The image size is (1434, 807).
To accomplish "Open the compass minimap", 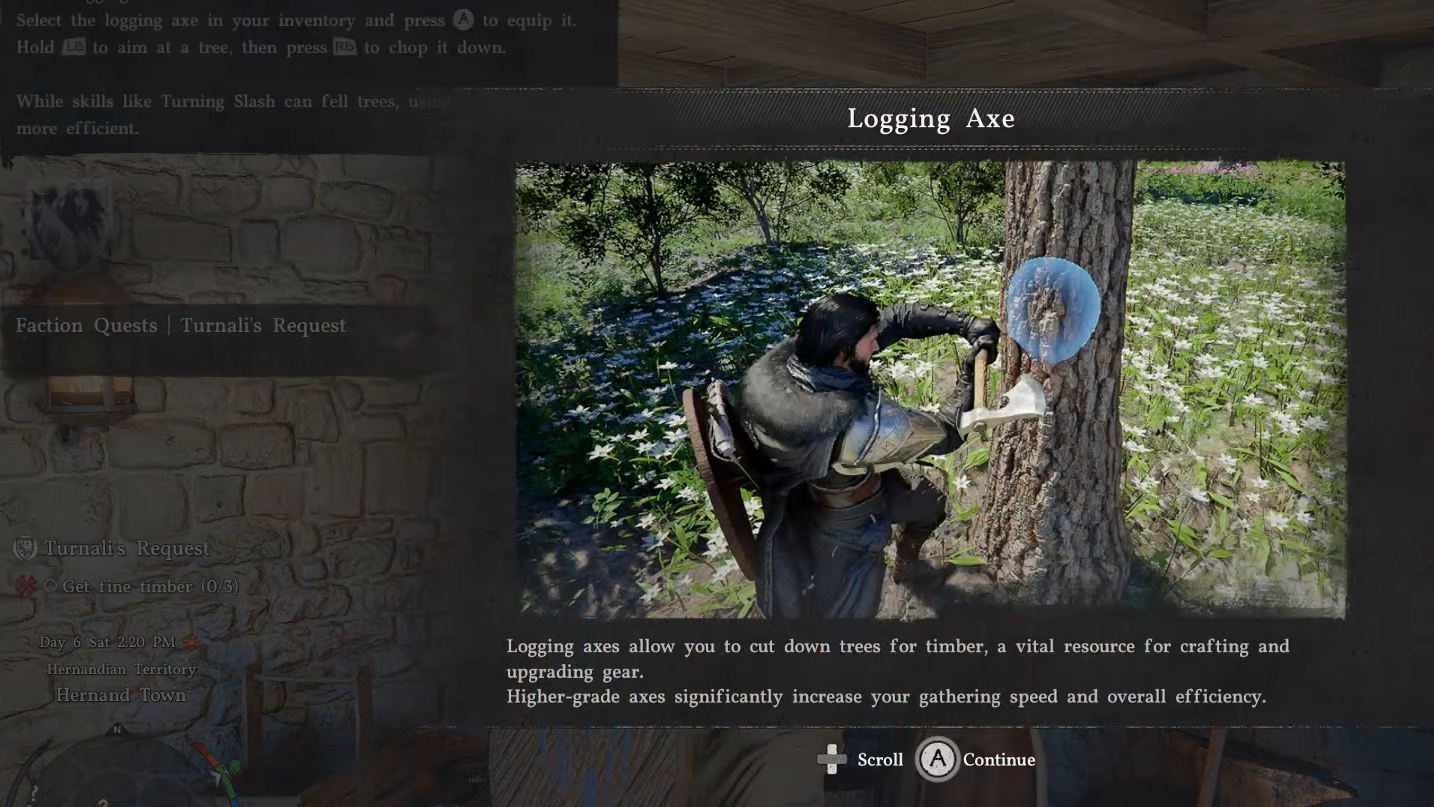I will tap(118, 770).
